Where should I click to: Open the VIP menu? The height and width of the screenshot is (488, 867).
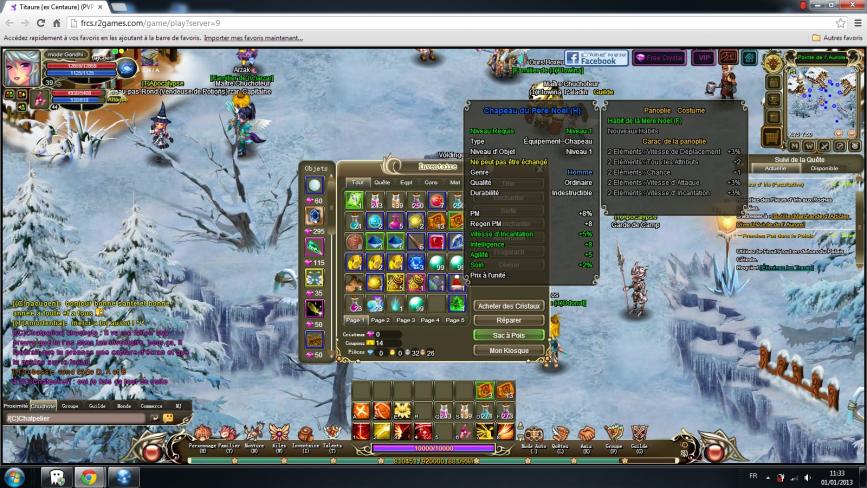(704, 59)
